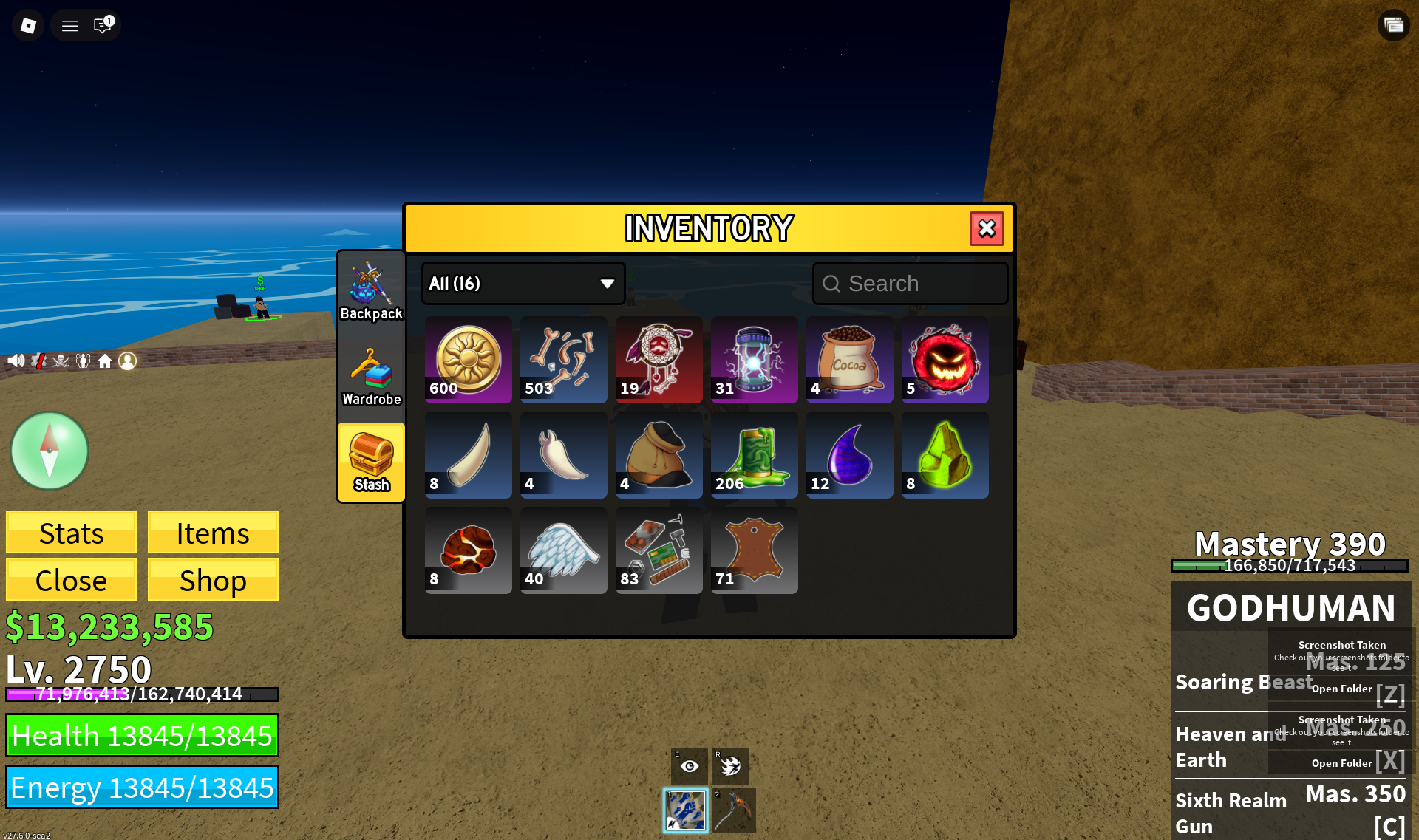Open the Items menu

pyautogui.click(x=213, y=533)
